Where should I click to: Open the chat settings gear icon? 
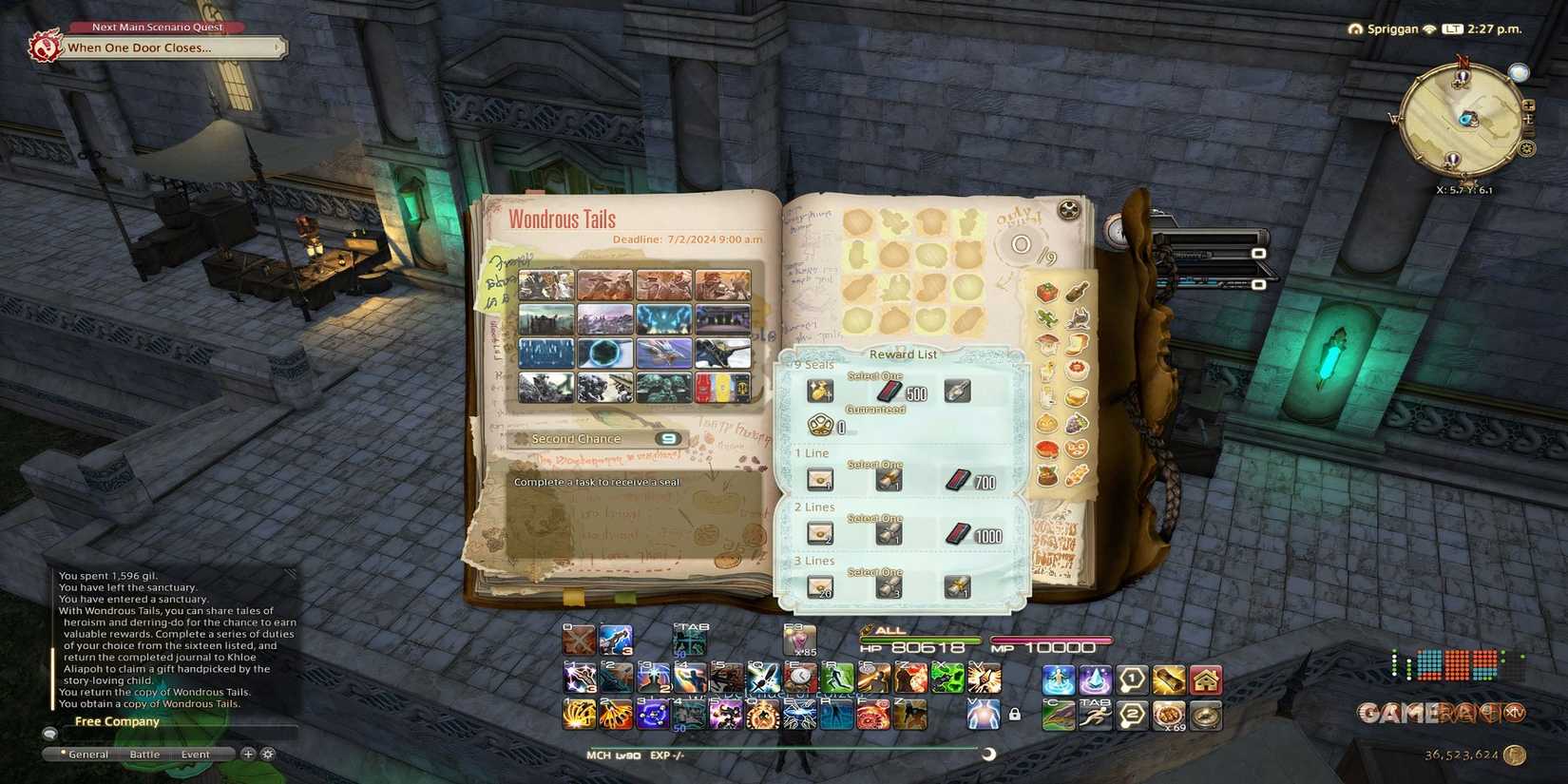268,754
